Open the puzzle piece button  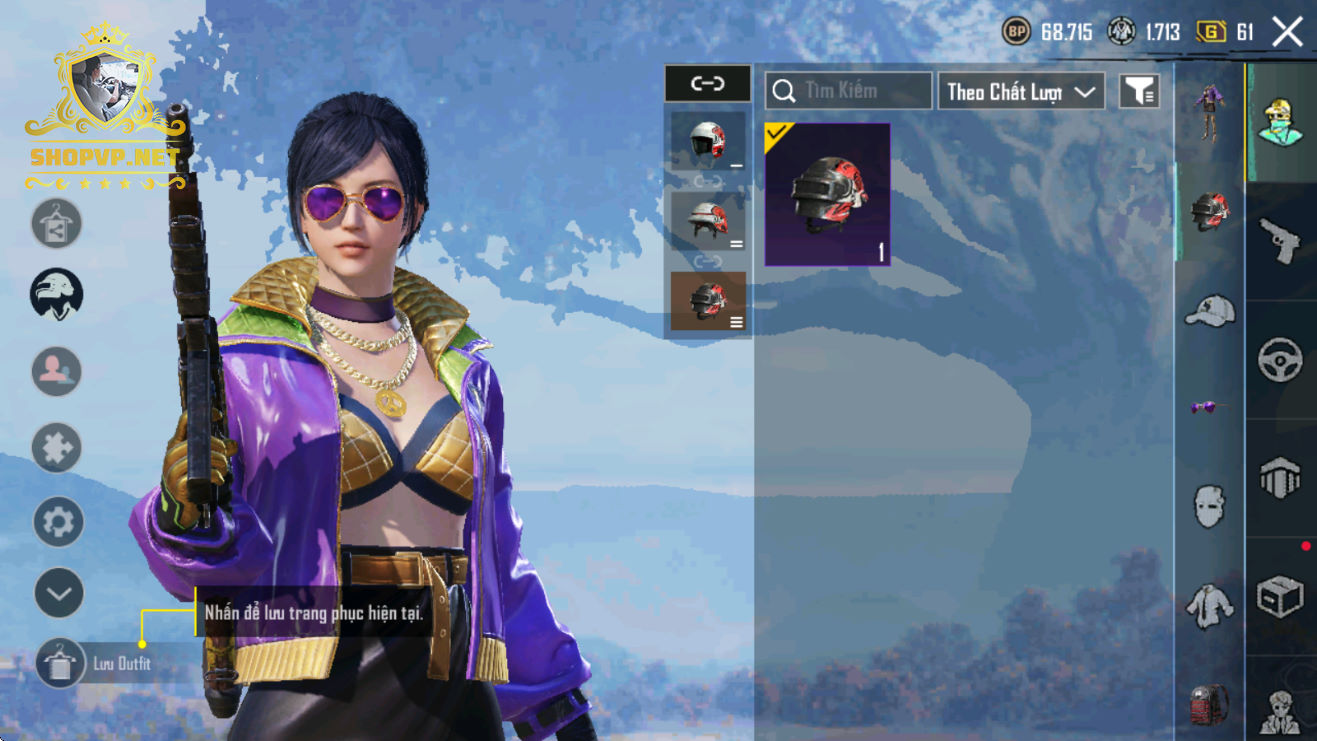tap(57, 448)
